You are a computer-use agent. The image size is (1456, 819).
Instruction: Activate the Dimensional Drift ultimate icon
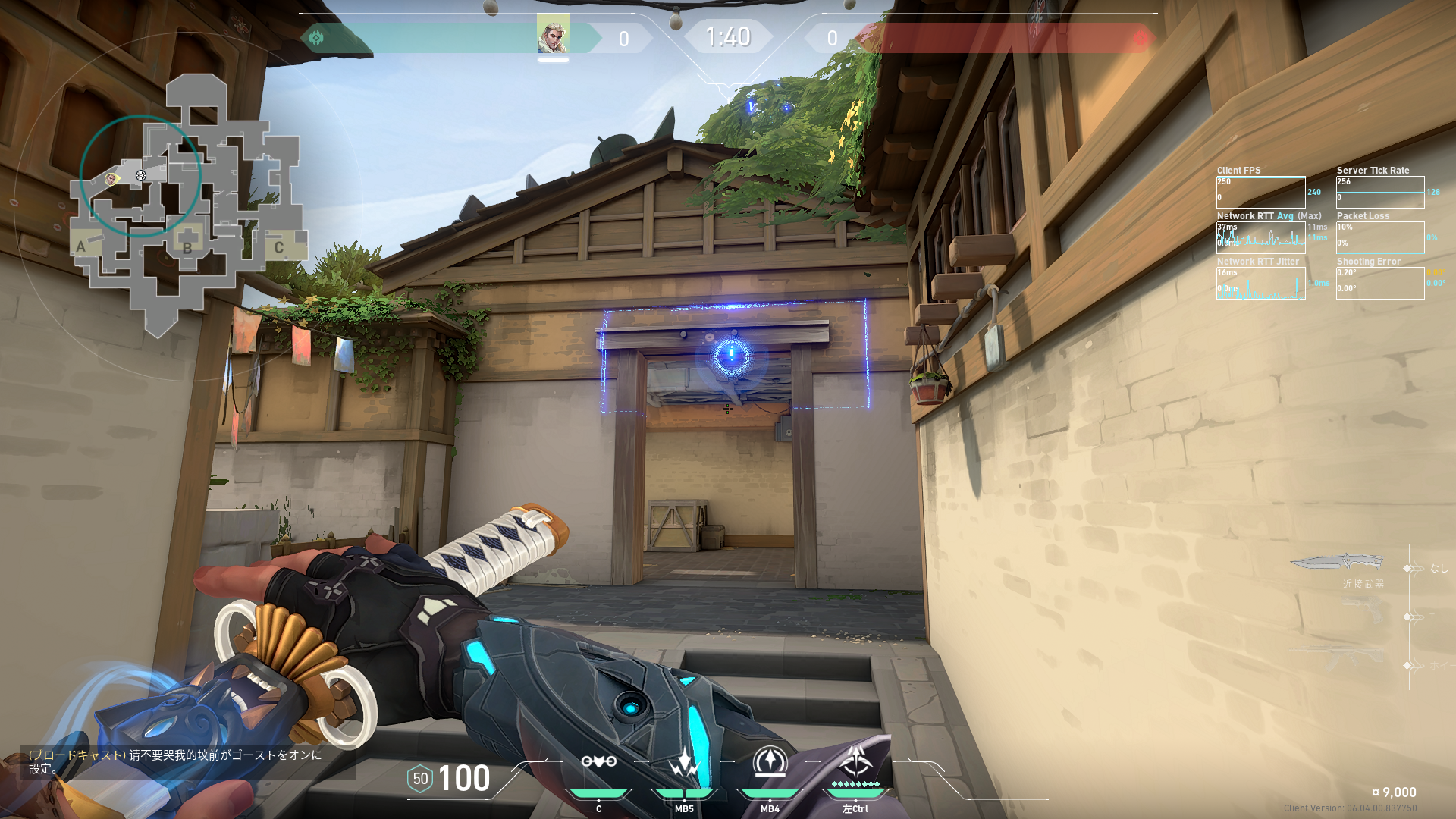pos(855,762)
